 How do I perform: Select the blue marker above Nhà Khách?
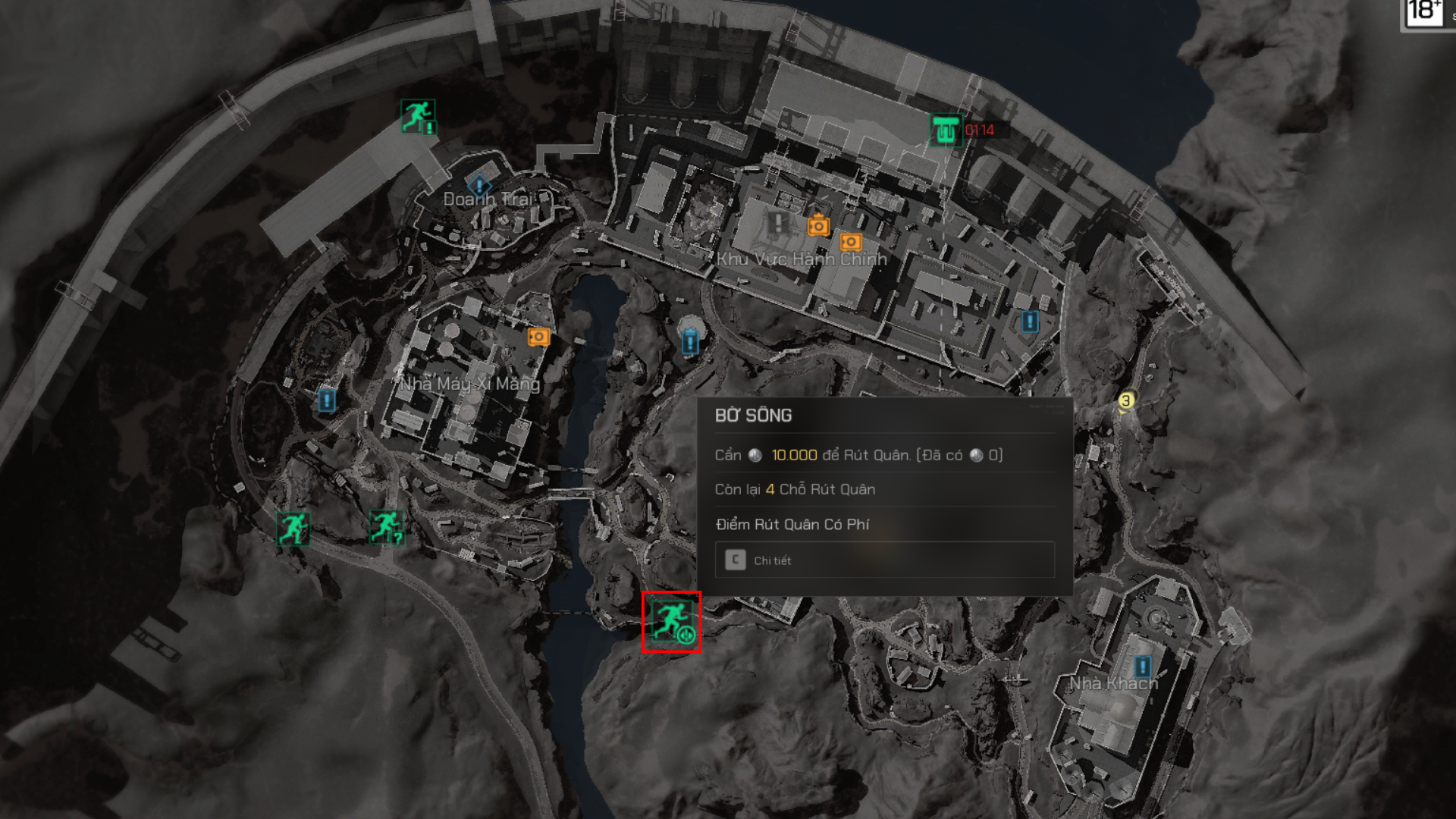point(1141,667)
